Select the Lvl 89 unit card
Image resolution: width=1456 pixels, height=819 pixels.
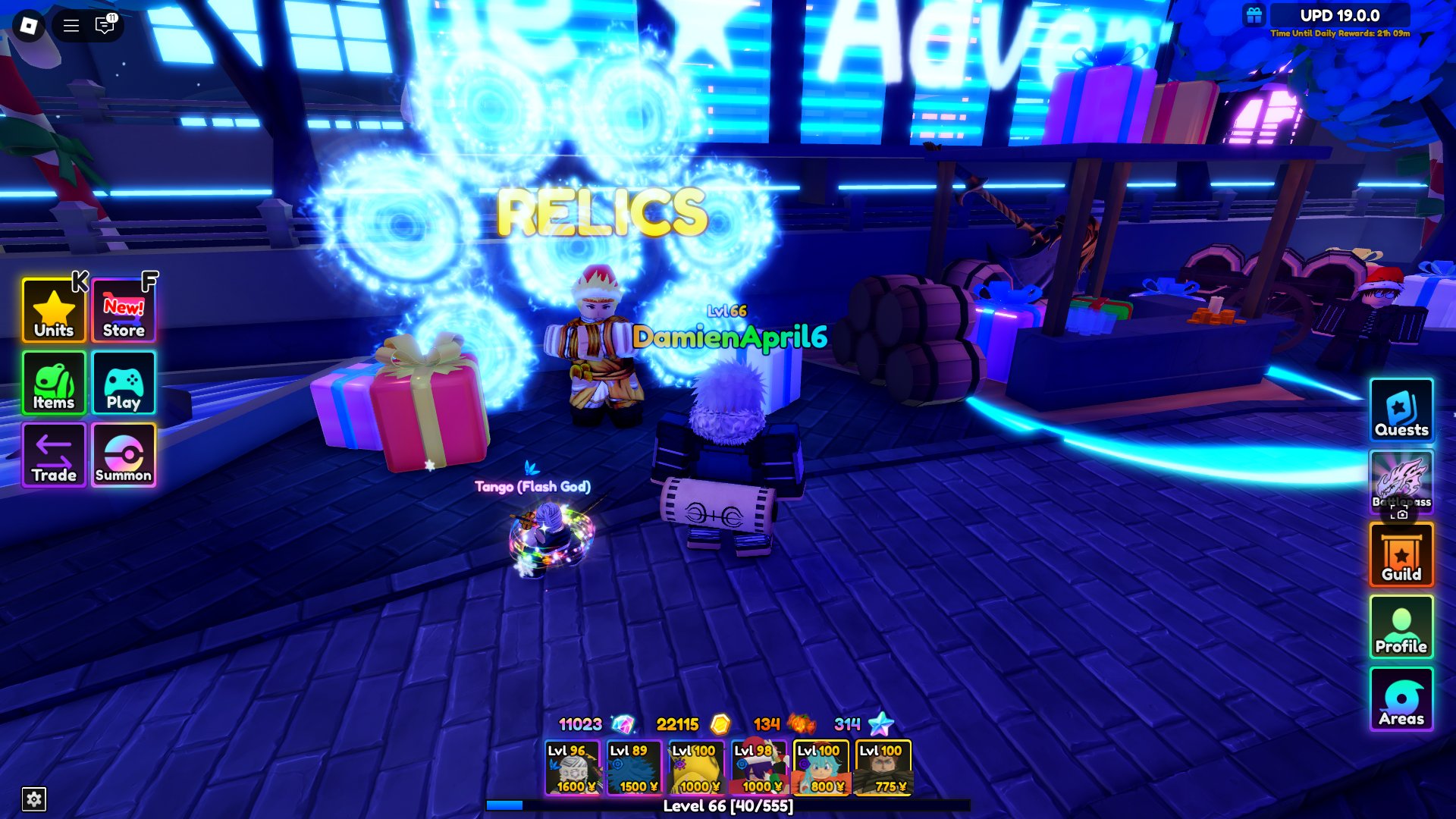(x=635, y=766)
